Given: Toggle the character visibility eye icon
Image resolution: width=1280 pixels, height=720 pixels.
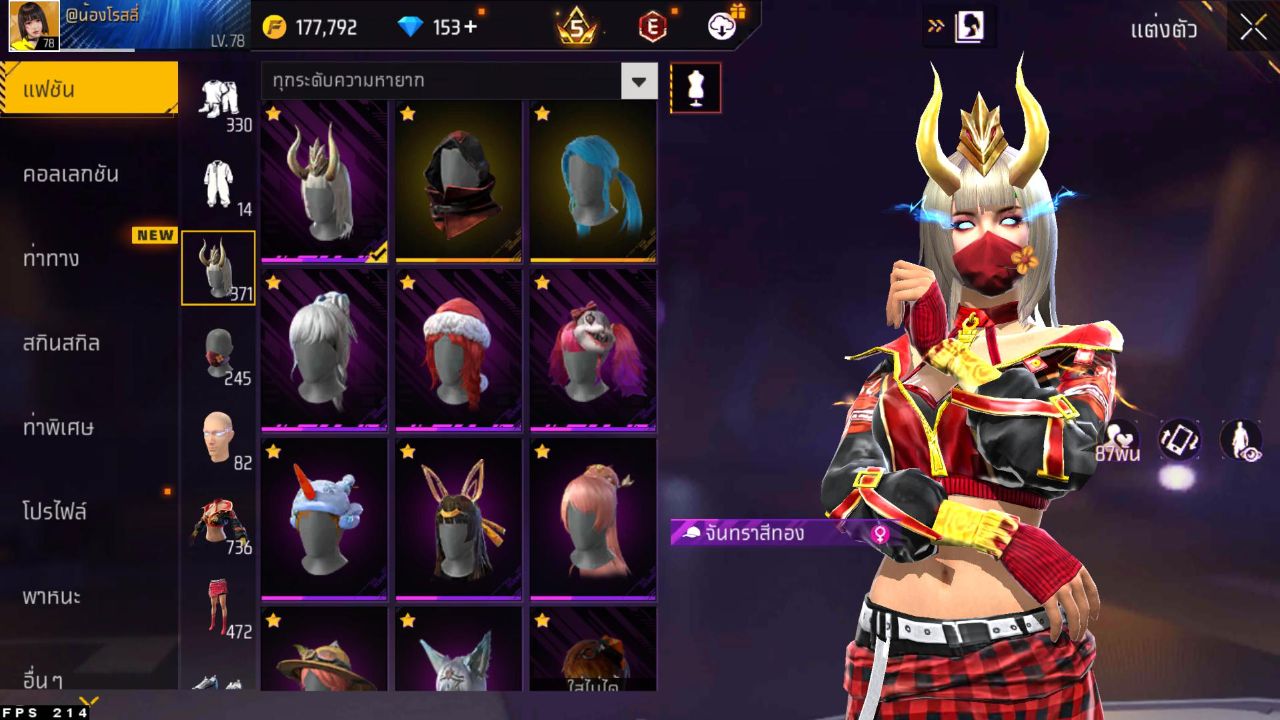Looking at the screenshot, I should [x=1241, y=440].
